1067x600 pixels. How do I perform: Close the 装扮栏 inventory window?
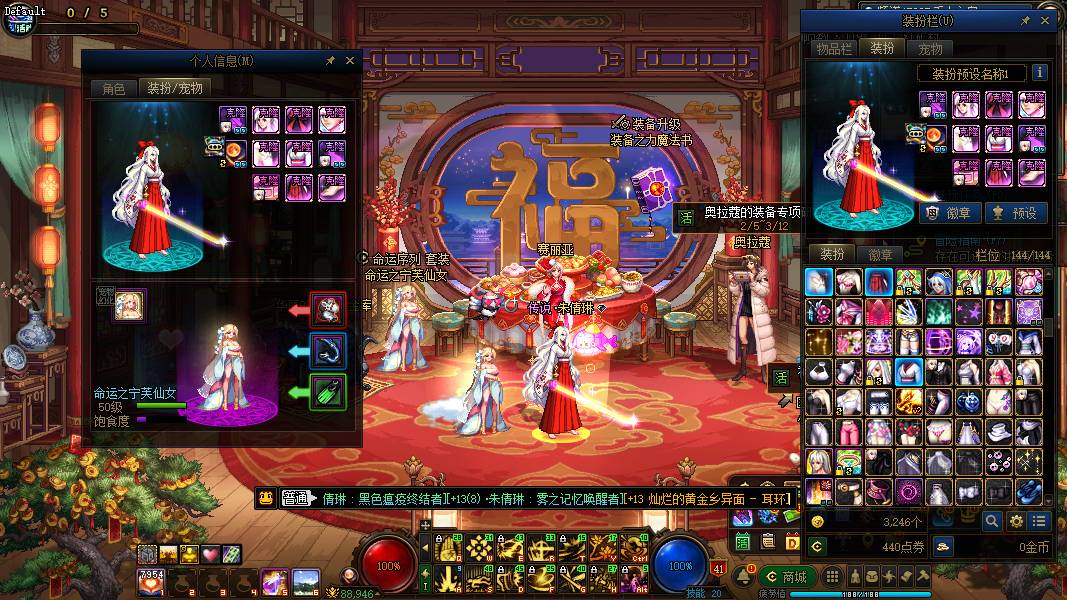click(x=1046, y=20)
